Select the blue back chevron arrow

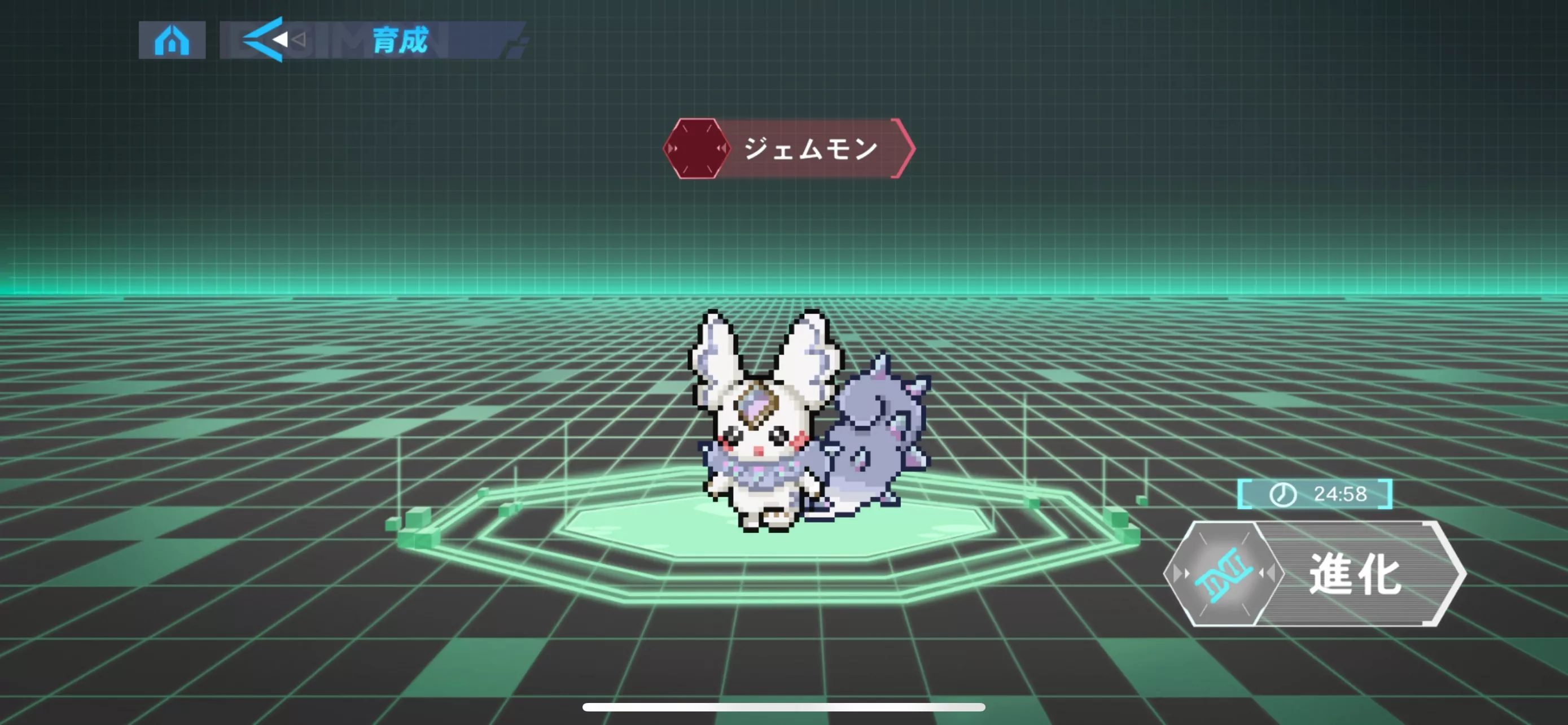[263, 40]
